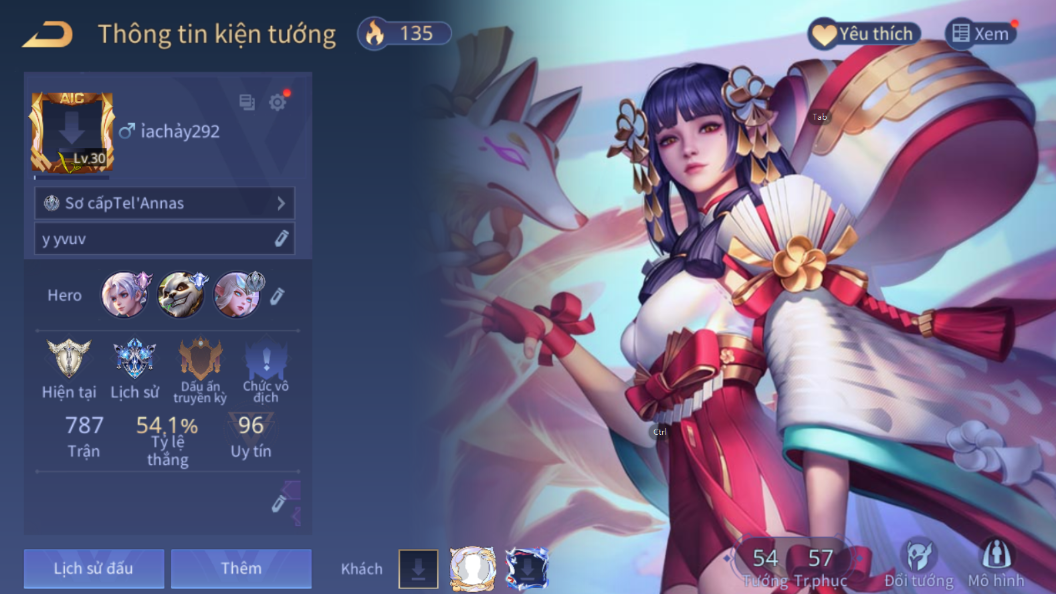This screenshot has height=594, width=1056.
Task: Click the Xem button
Action: tap(980, 34)
